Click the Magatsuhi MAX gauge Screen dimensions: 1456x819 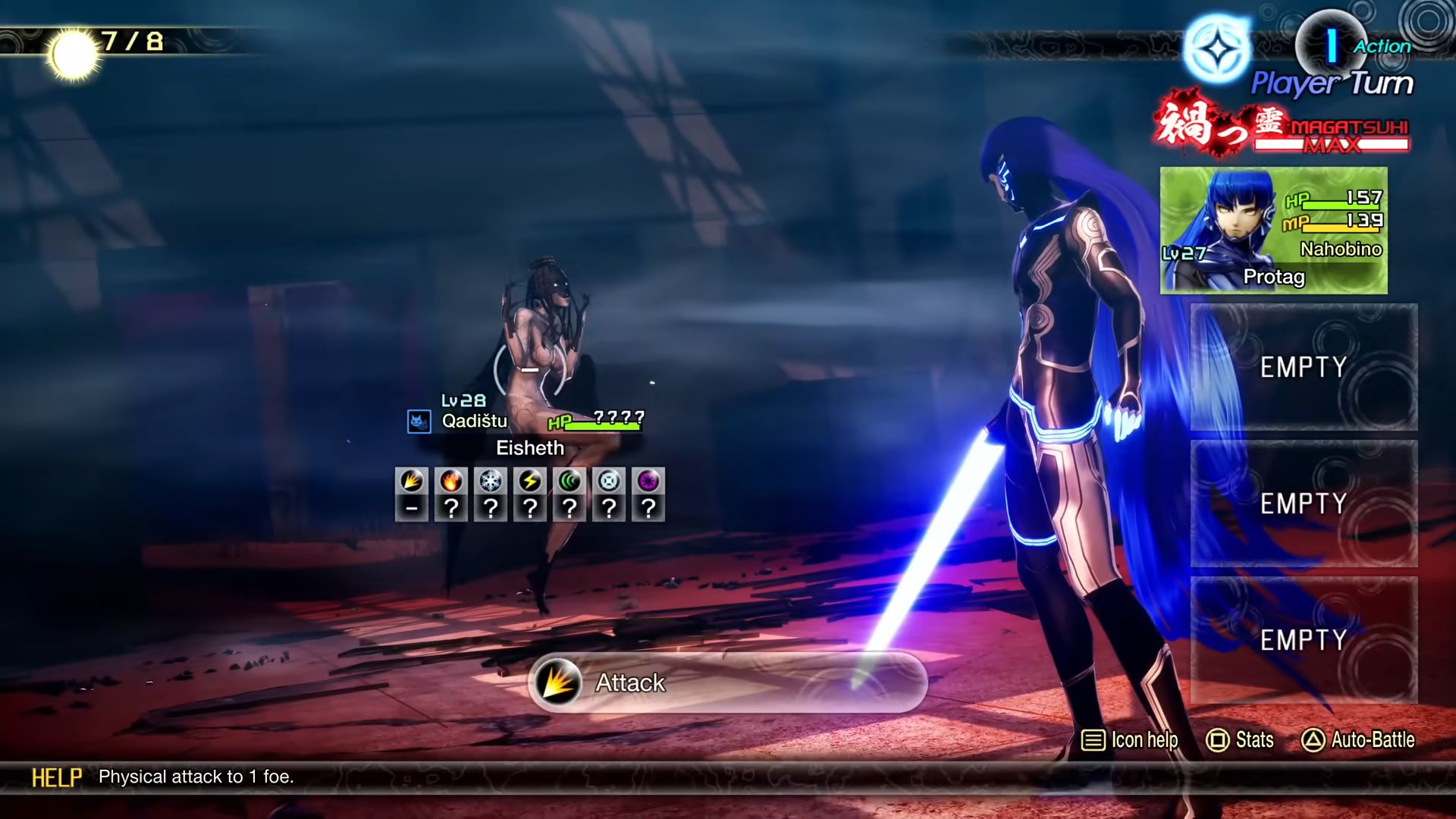1331,136
